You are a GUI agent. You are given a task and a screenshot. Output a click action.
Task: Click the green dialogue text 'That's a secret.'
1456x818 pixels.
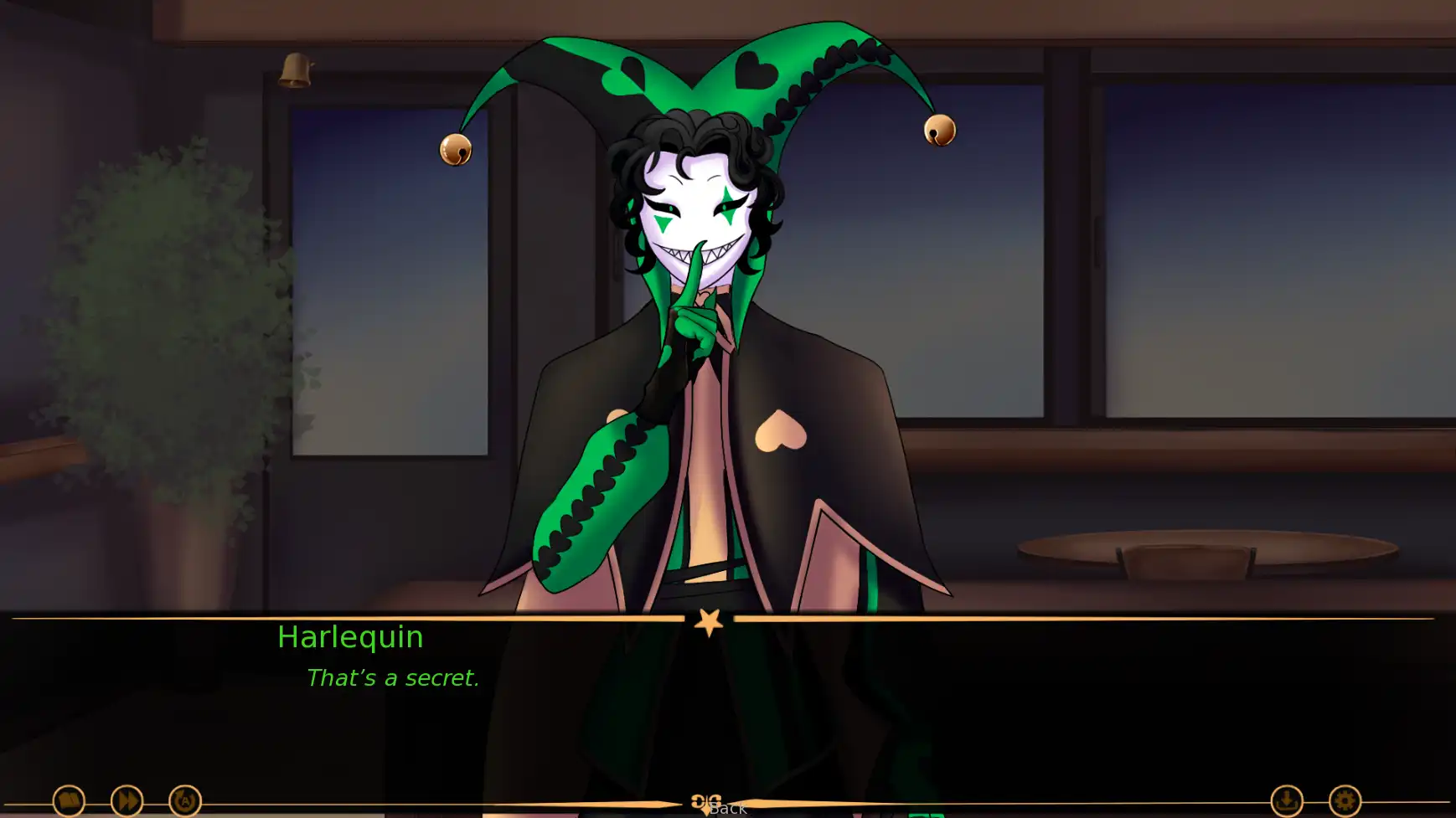394,678
